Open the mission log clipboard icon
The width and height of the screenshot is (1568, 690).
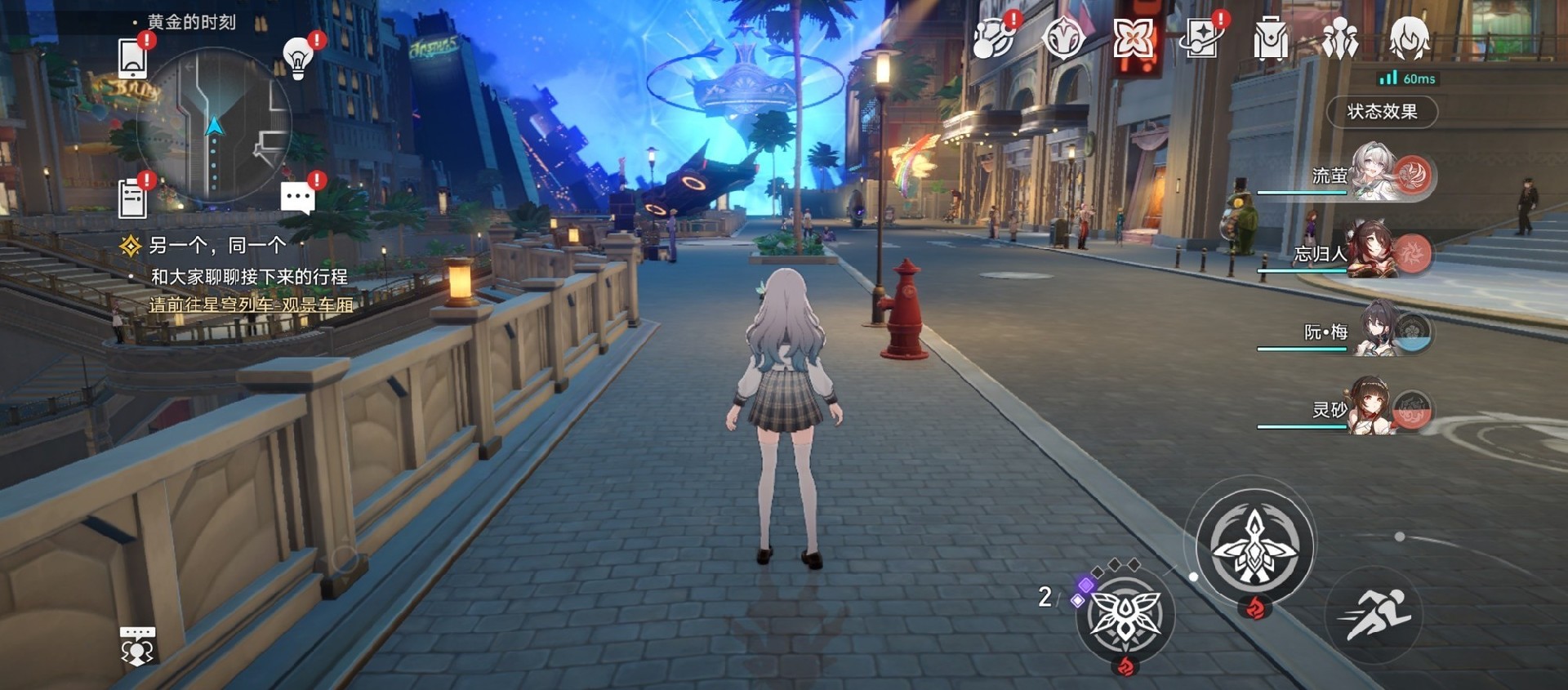[133, 198]
